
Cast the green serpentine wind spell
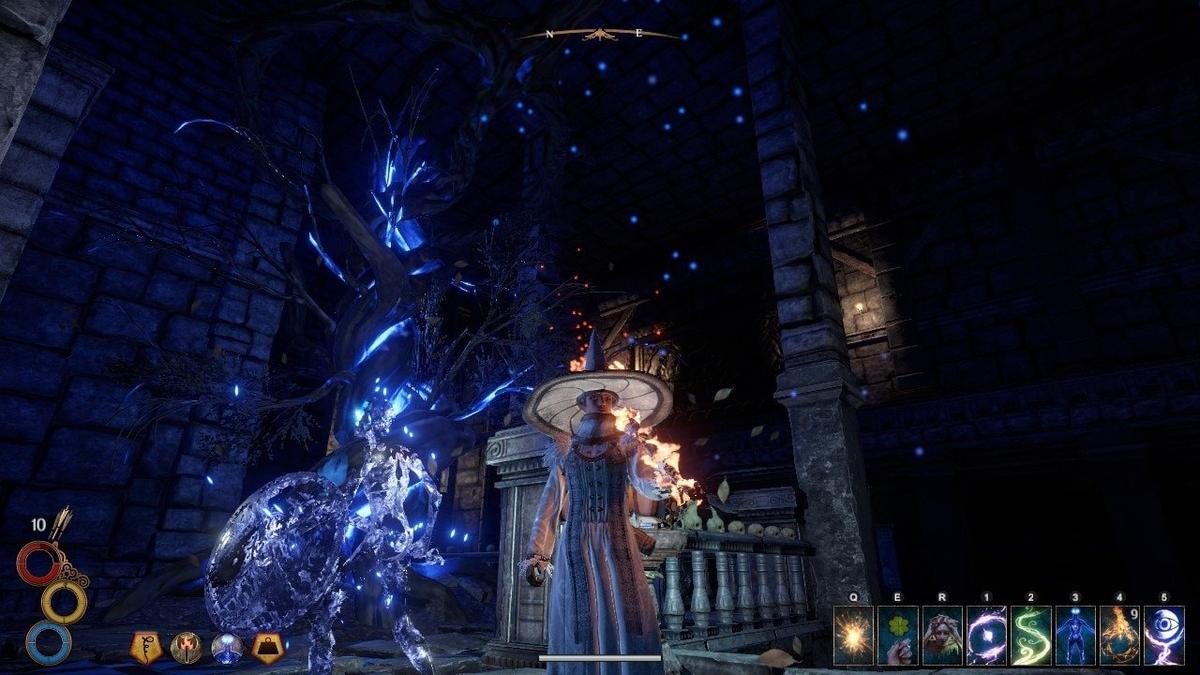point(1031,636)
